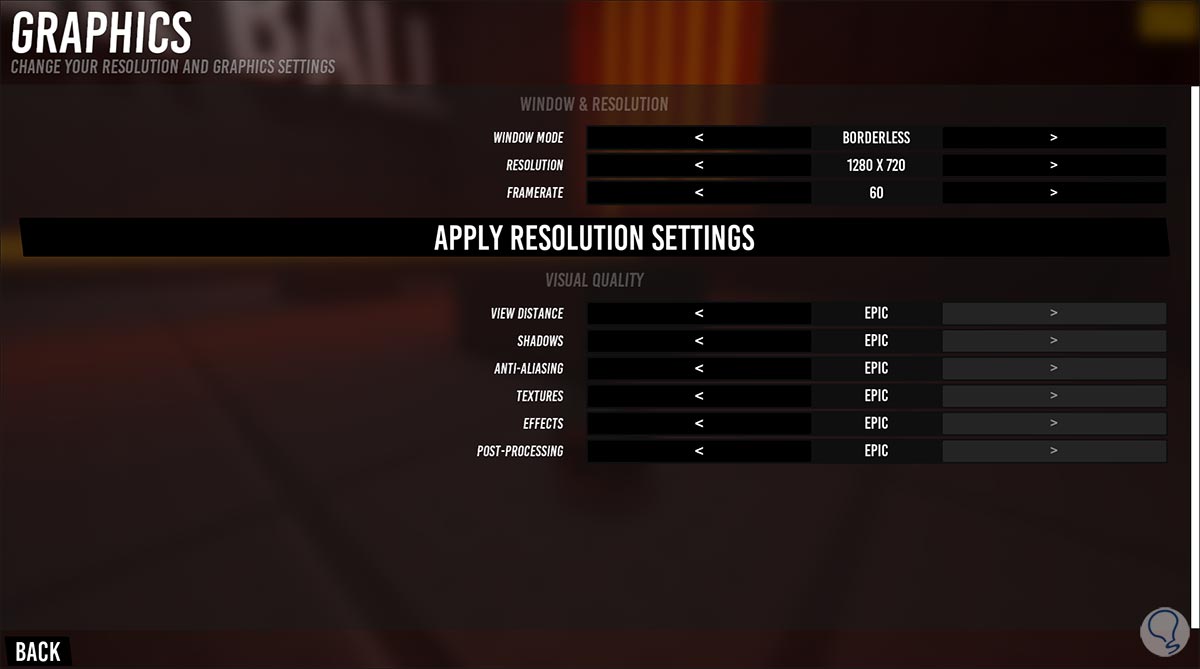Decrease the Post-Processing quality
1200x669 pixels.
pyautogui.click(x=699, y=451)
